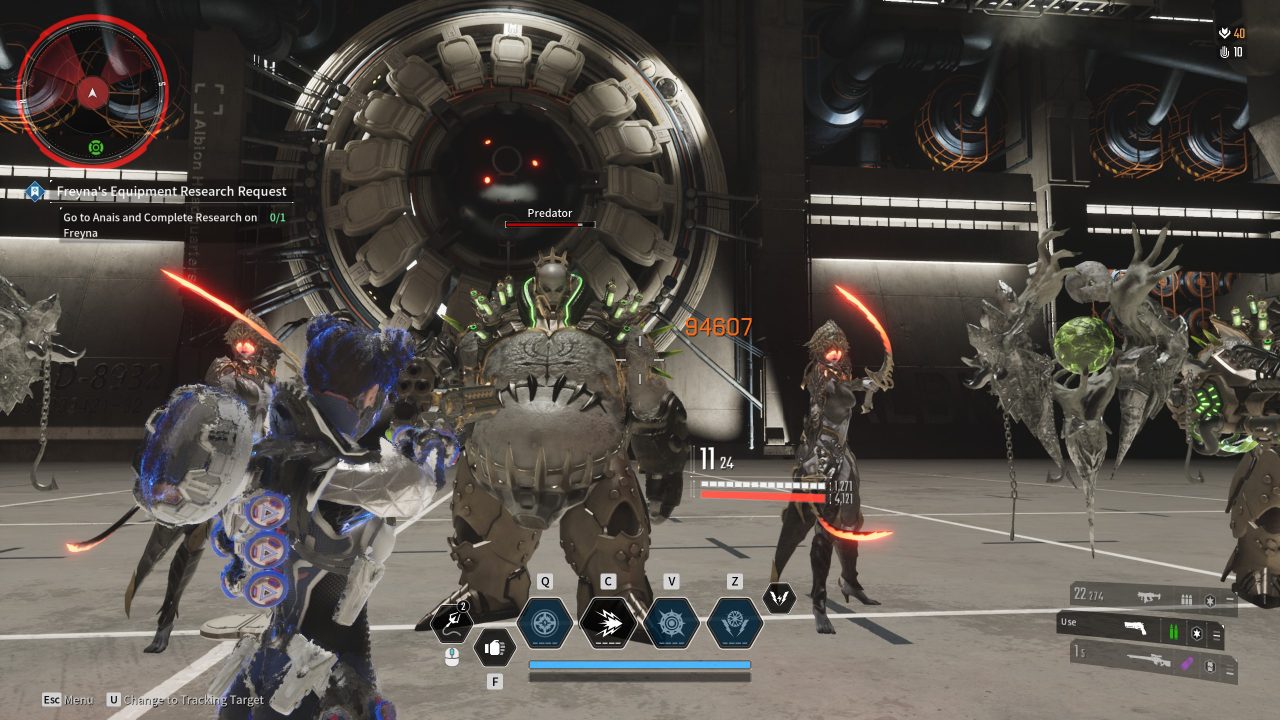Trigger the V skill icon
Viewport: 1280px width, 720px height.
(x=675, y=620)
